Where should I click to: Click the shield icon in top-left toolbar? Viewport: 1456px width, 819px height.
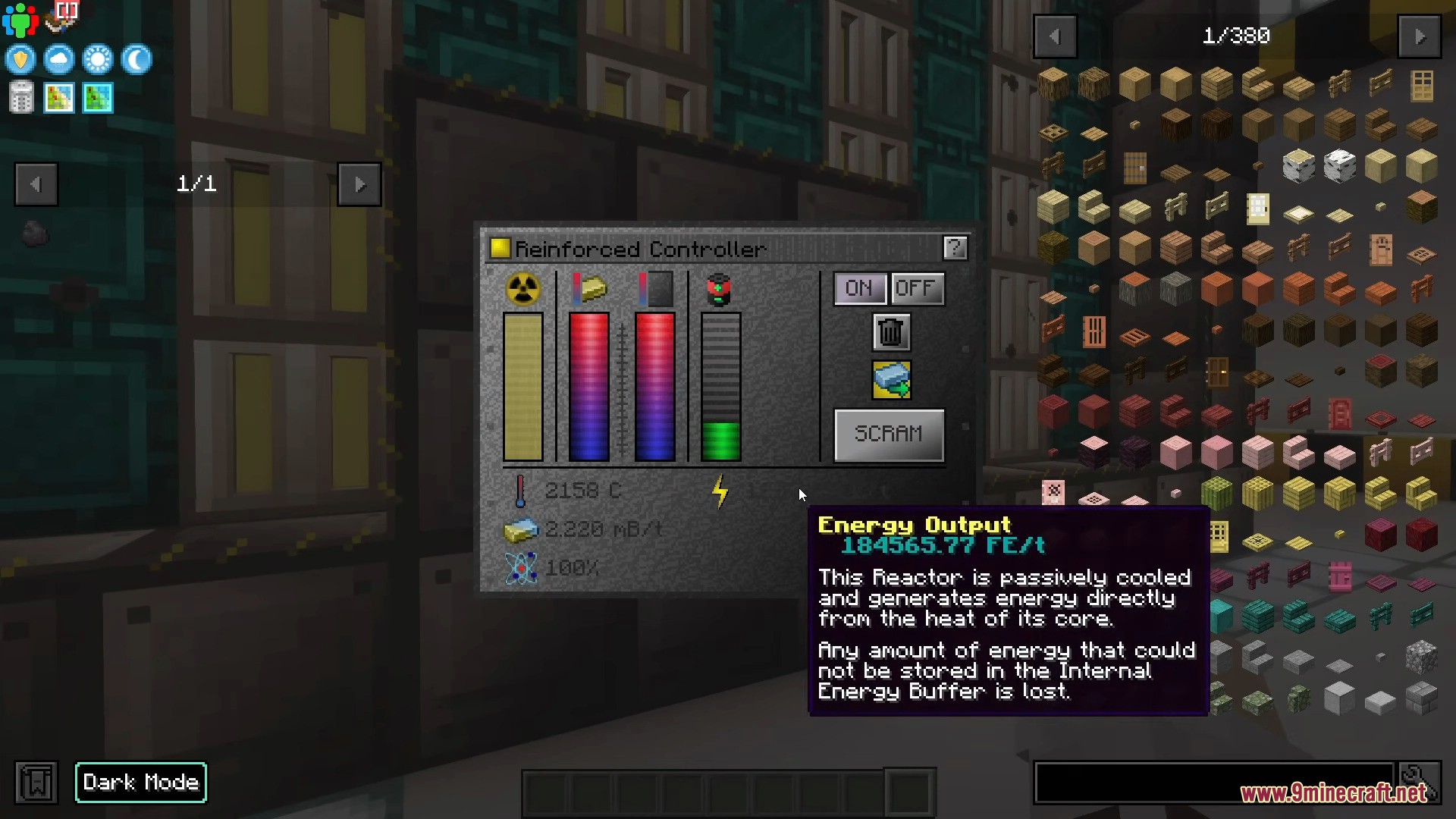click(x=20, y=59)
